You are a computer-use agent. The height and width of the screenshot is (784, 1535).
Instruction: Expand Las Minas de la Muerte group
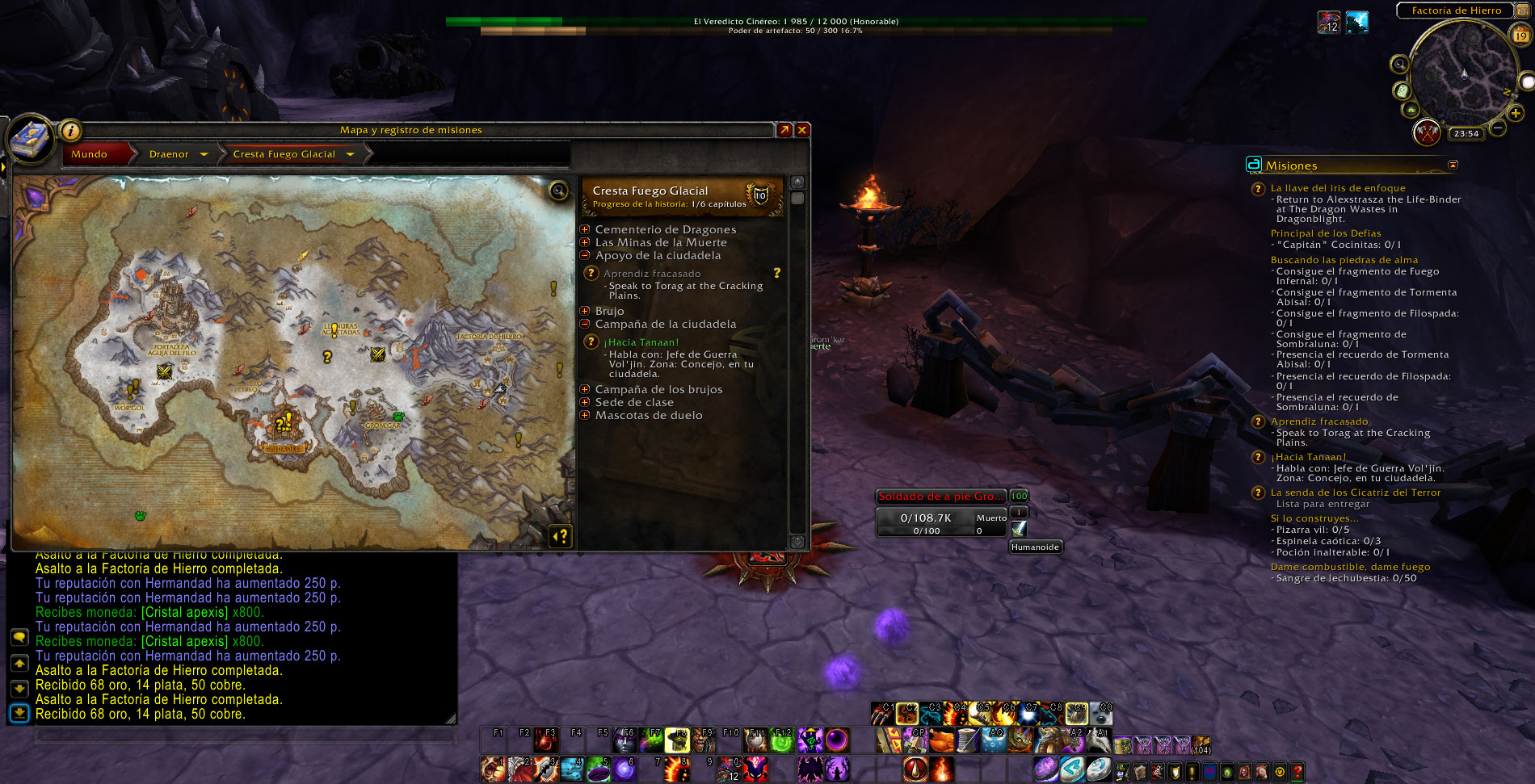pyautogui.click(x=585, y=242)
